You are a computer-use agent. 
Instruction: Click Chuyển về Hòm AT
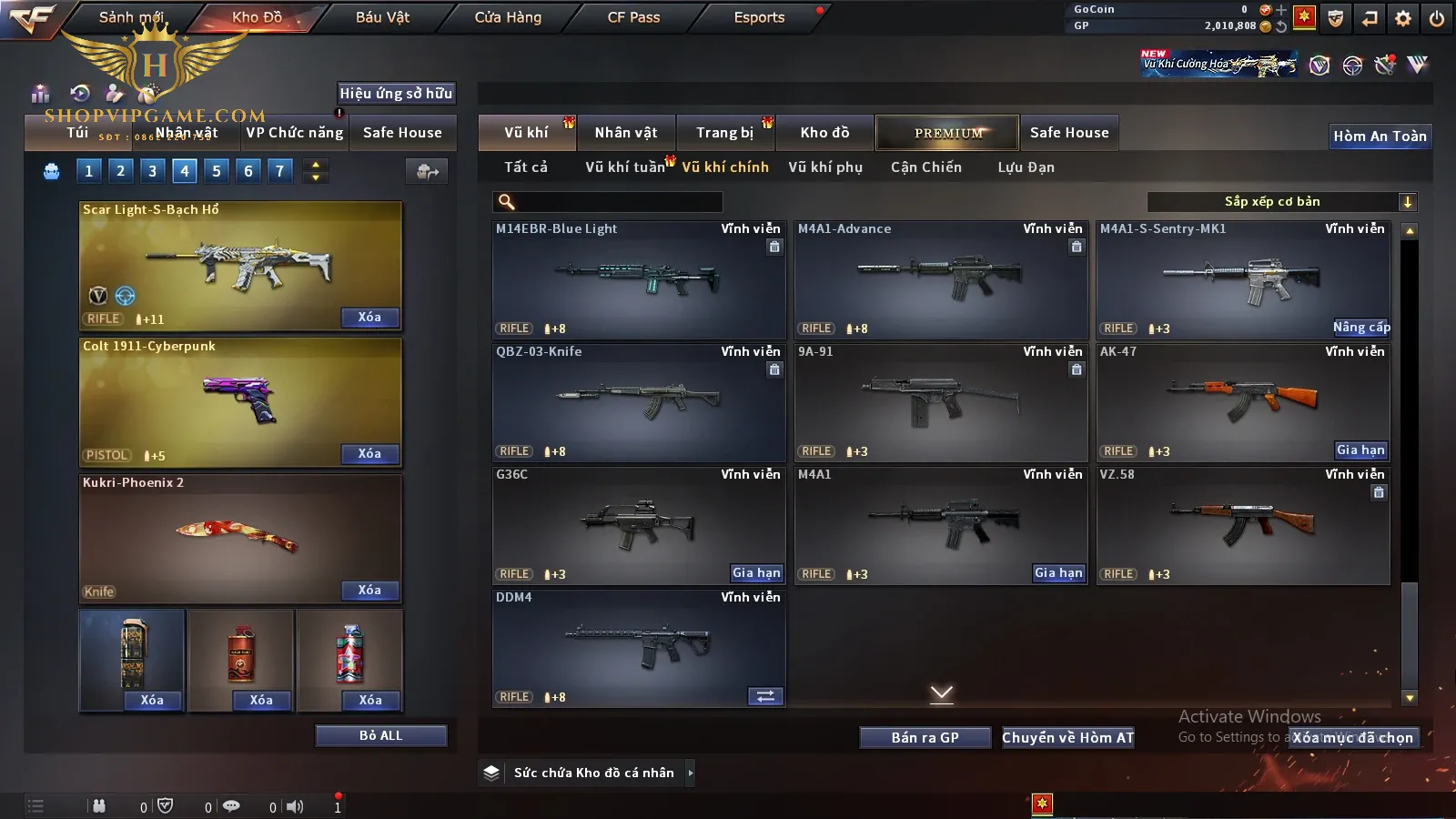pyautogui.click(x=1067, y=737)
